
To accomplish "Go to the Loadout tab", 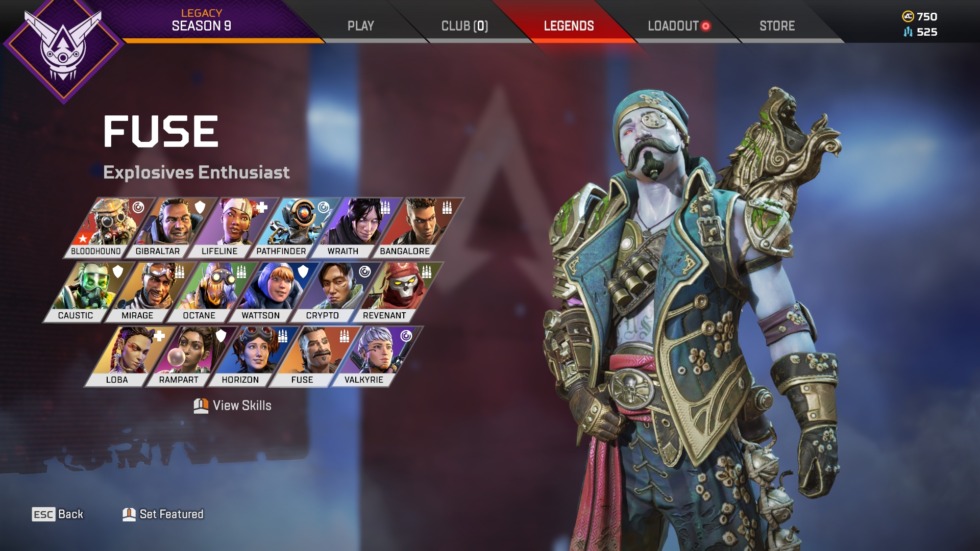I will 674,26.
